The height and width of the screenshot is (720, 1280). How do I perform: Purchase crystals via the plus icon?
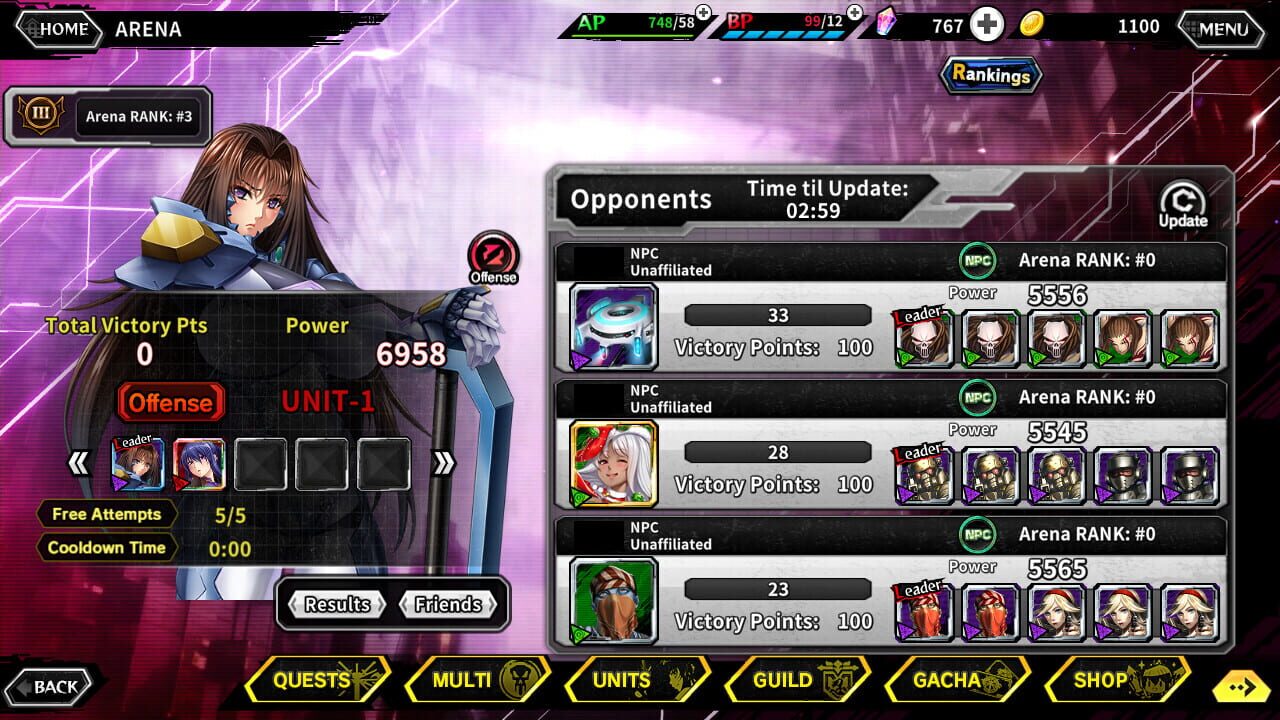tap(985, 25)
